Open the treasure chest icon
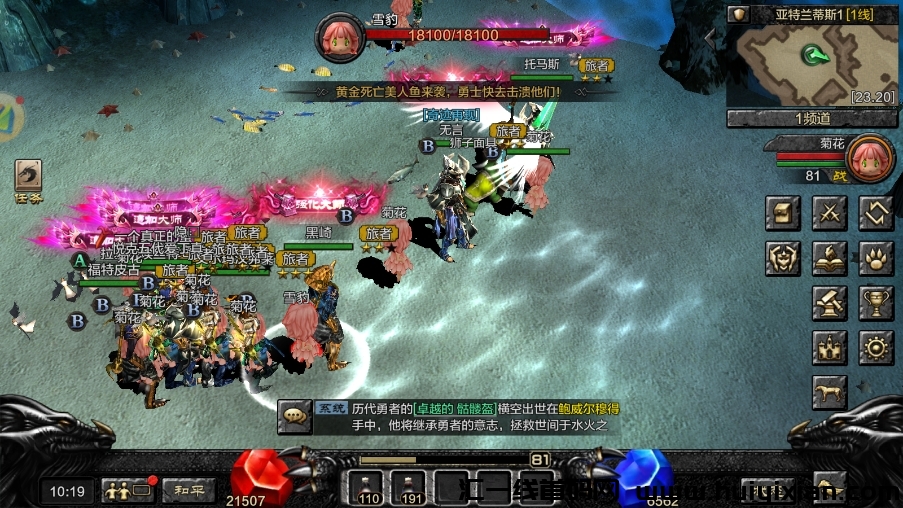 point(782,212)
